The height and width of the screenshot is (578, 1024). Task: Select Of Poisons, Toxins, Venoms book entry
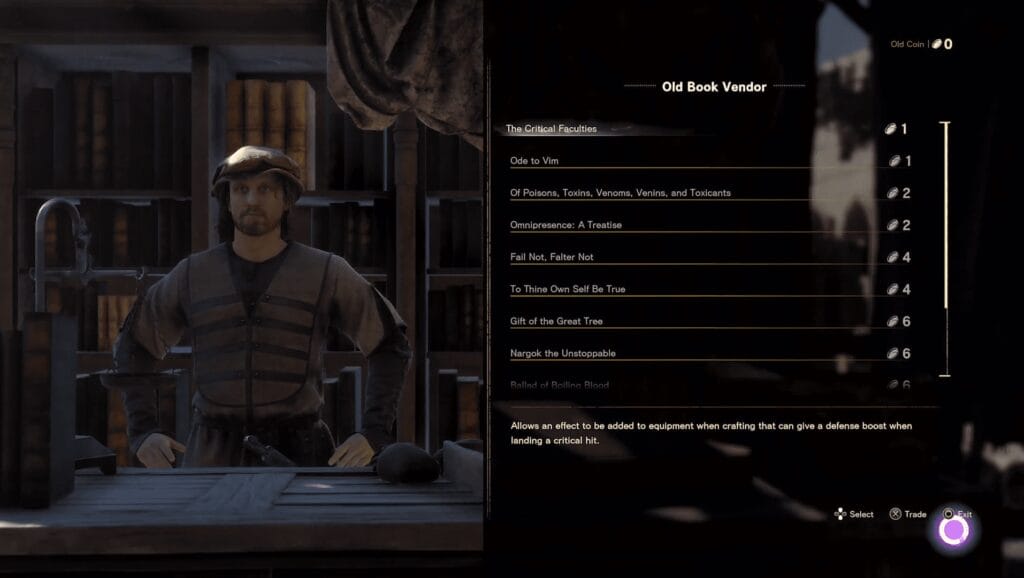click(x=620, y=193)
